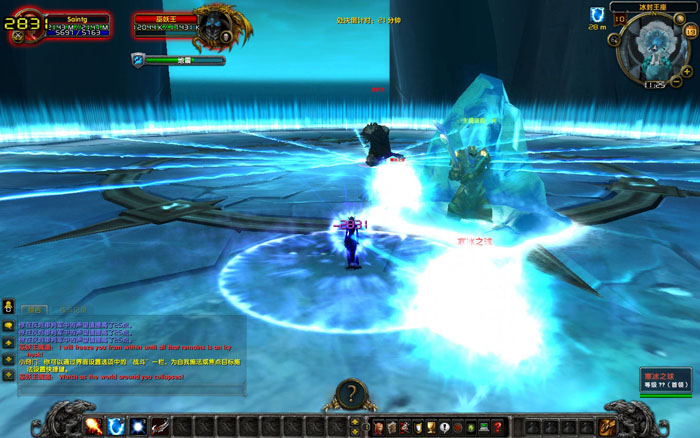700x438 pixels.
Task: Click the blue shield buff icon
Action: 596,14
